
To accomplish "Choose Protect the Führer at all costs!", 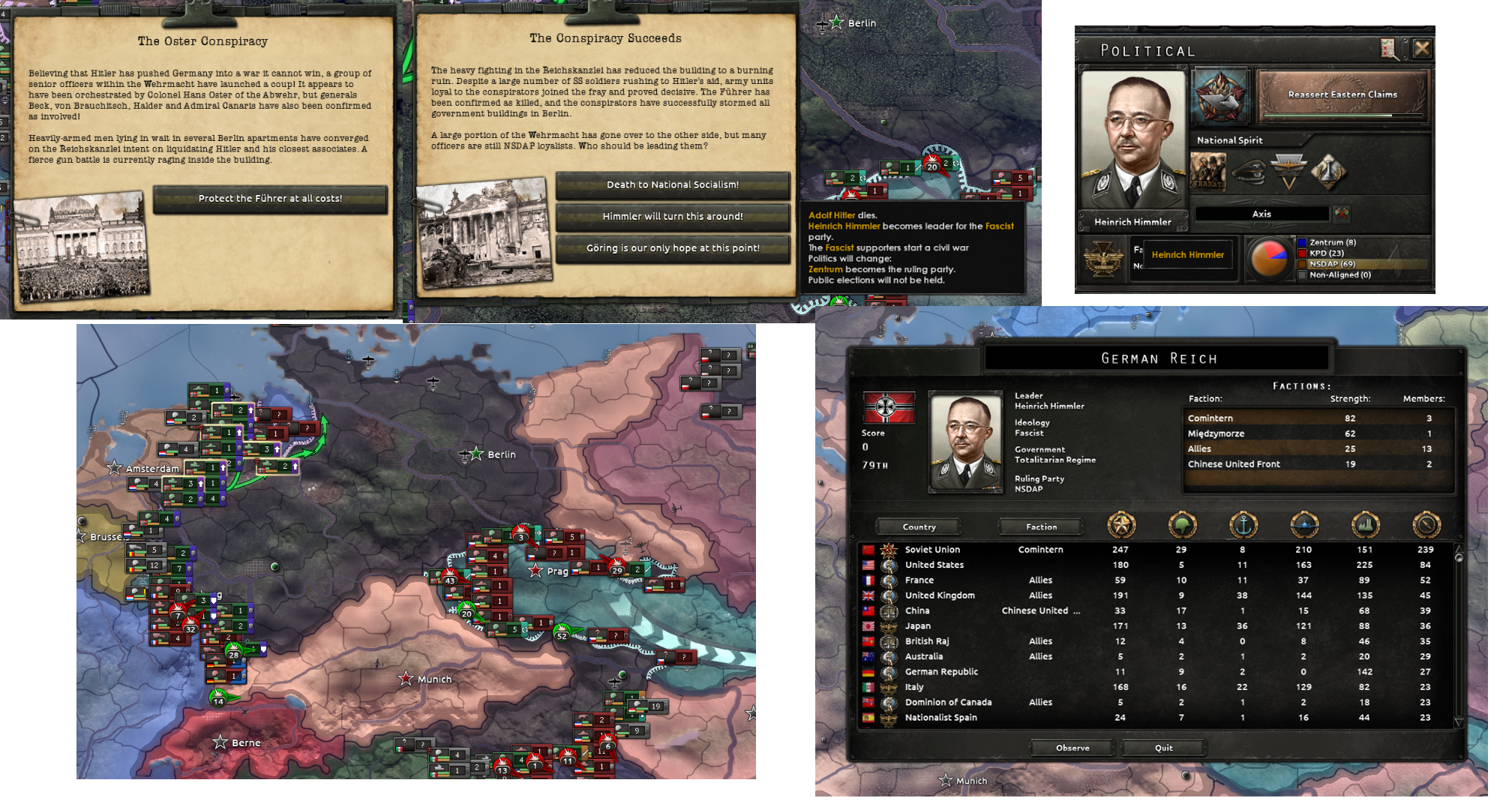I will [x=271, y=199].
